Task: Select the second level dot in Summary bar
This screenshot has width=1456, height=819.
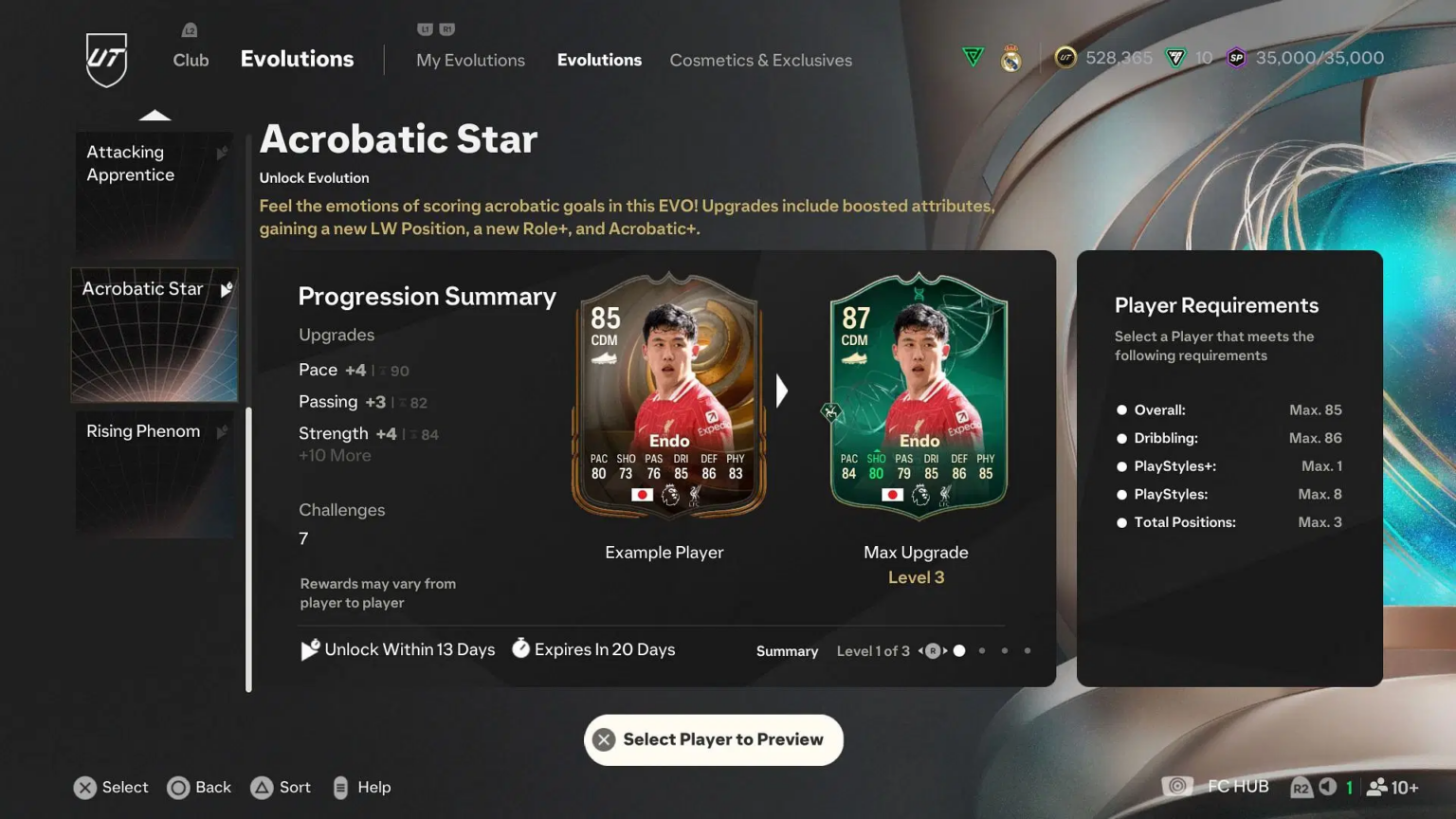Action: click(981, 651)
